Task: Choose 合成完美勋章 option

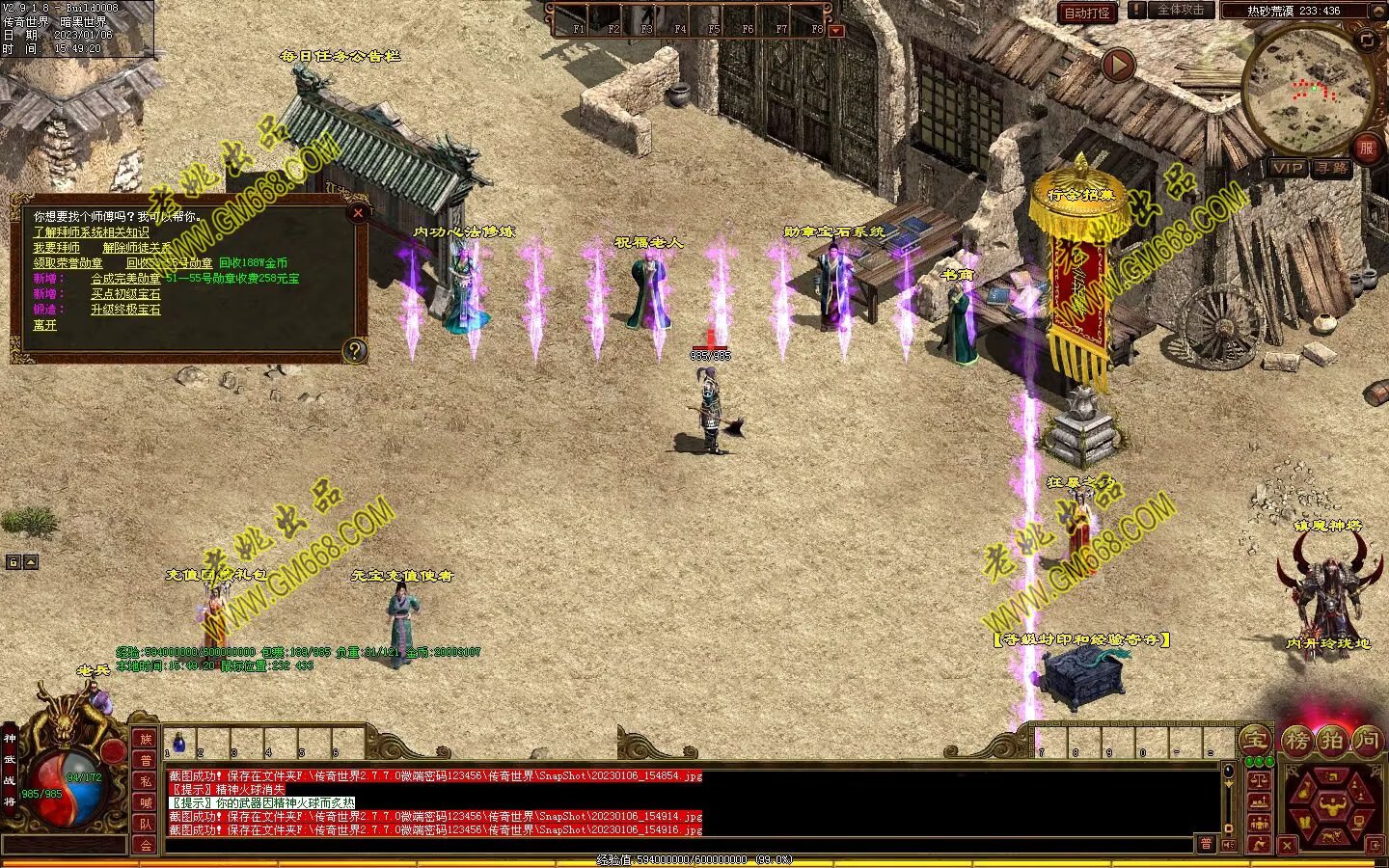Action: [126, 279]
